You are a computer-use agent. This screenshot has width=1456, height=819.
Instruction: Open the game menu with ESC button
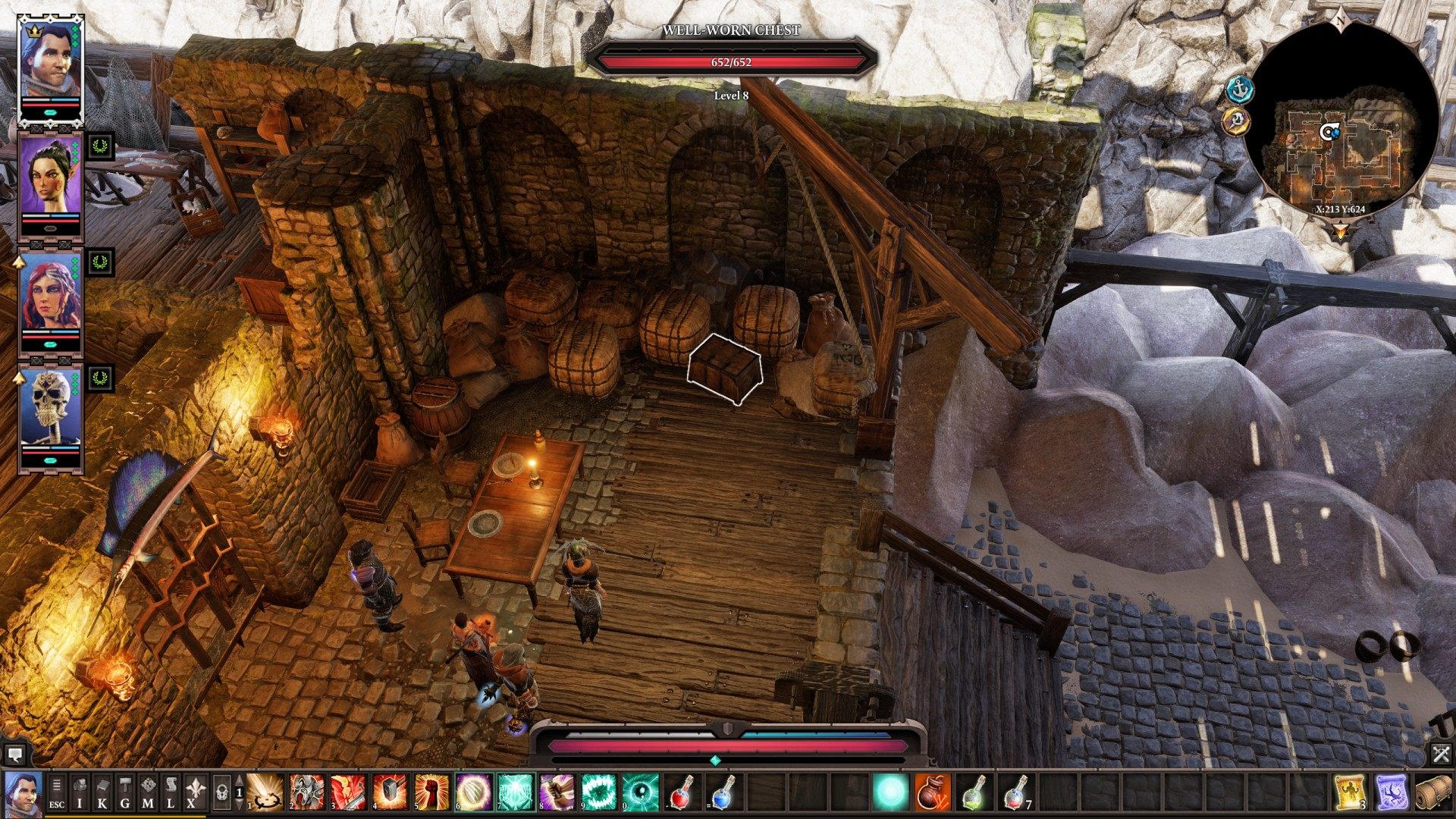pyautogui.click(x=57, y=793)
